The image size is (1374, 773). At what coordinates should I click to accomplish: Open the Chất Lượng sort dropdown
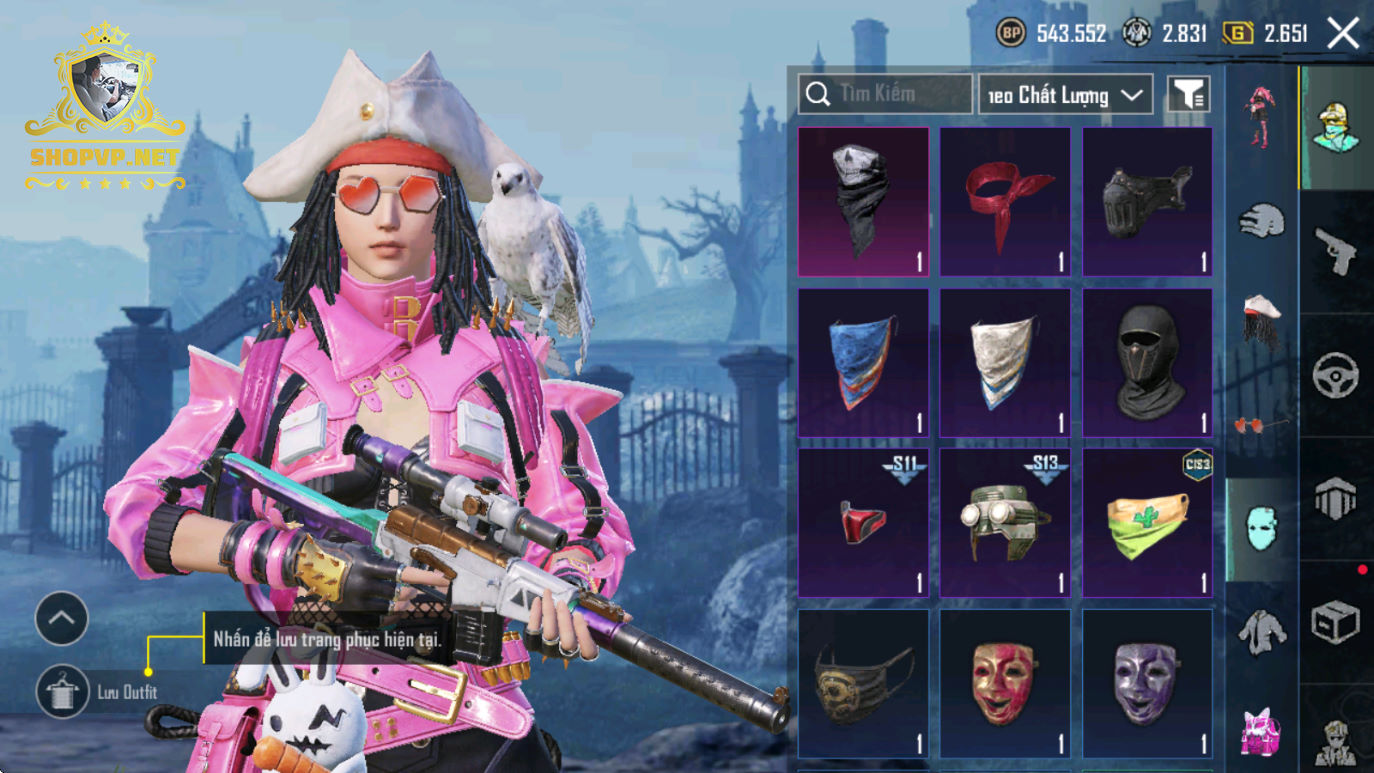pyautogui.click(x=1065, y=95)
